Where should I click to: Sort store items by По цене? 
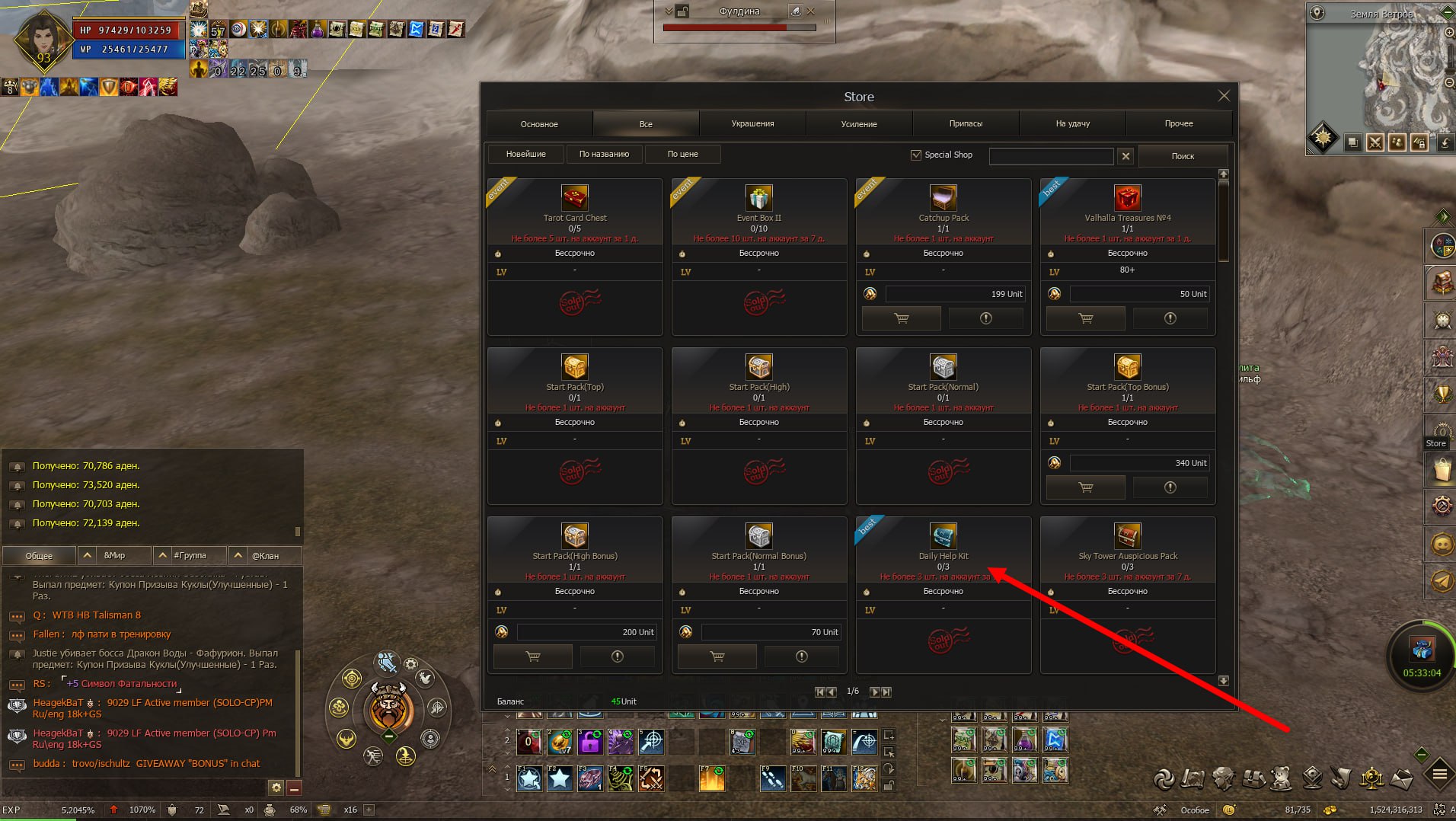[682, 154]
